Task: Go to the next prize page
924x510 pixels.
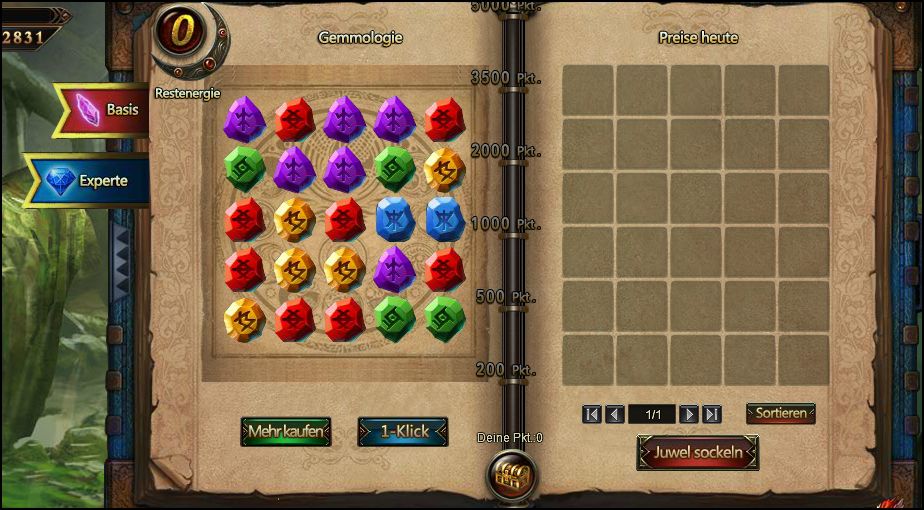Action: [689, 414]
